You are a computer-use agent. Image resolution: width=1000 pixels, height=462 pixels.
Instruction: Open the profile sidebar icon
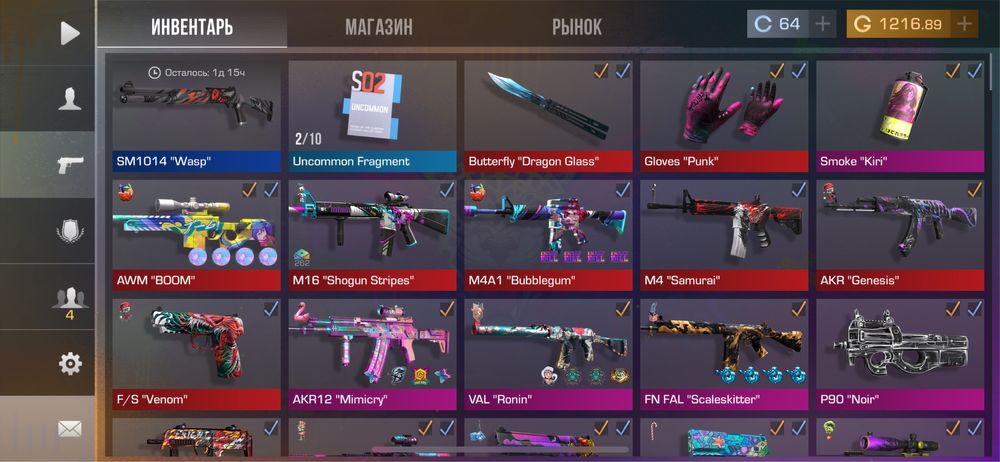(69, 99)
